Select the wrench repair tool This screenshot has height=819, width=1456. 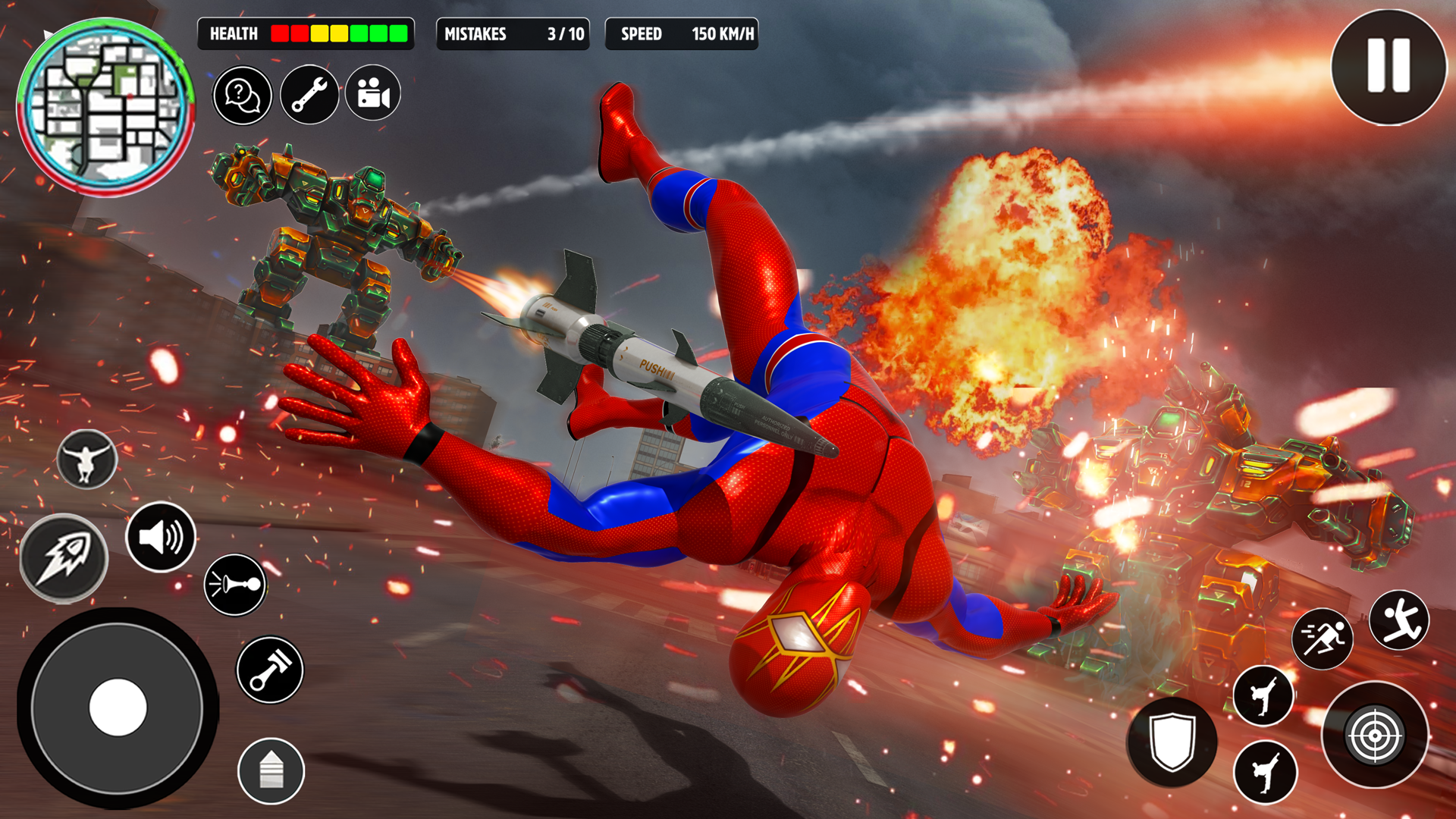click(x=309, y=93)
